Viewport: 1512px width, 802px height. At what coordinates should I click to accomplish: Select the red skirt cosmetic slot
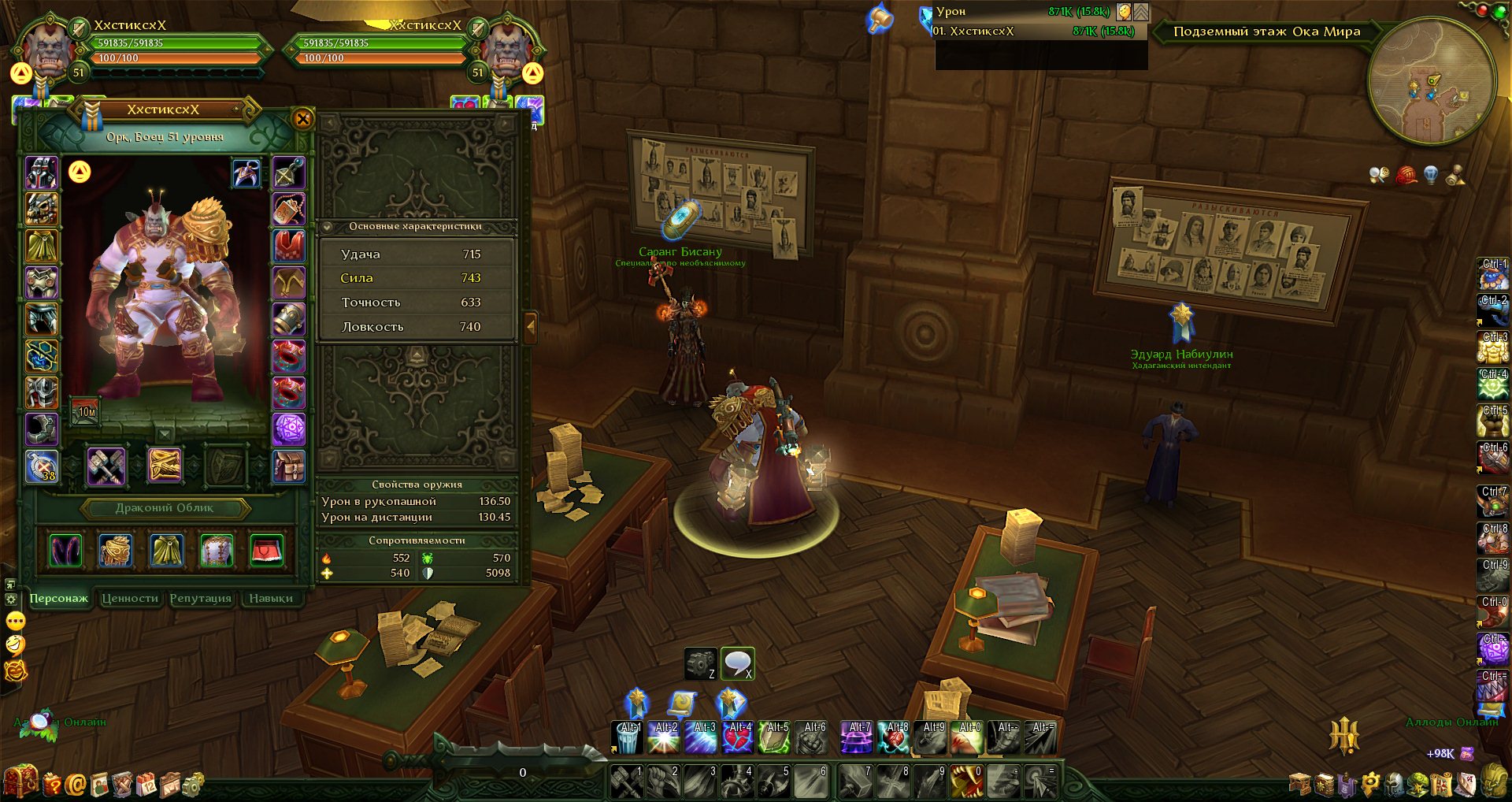(x=267, y=550)
